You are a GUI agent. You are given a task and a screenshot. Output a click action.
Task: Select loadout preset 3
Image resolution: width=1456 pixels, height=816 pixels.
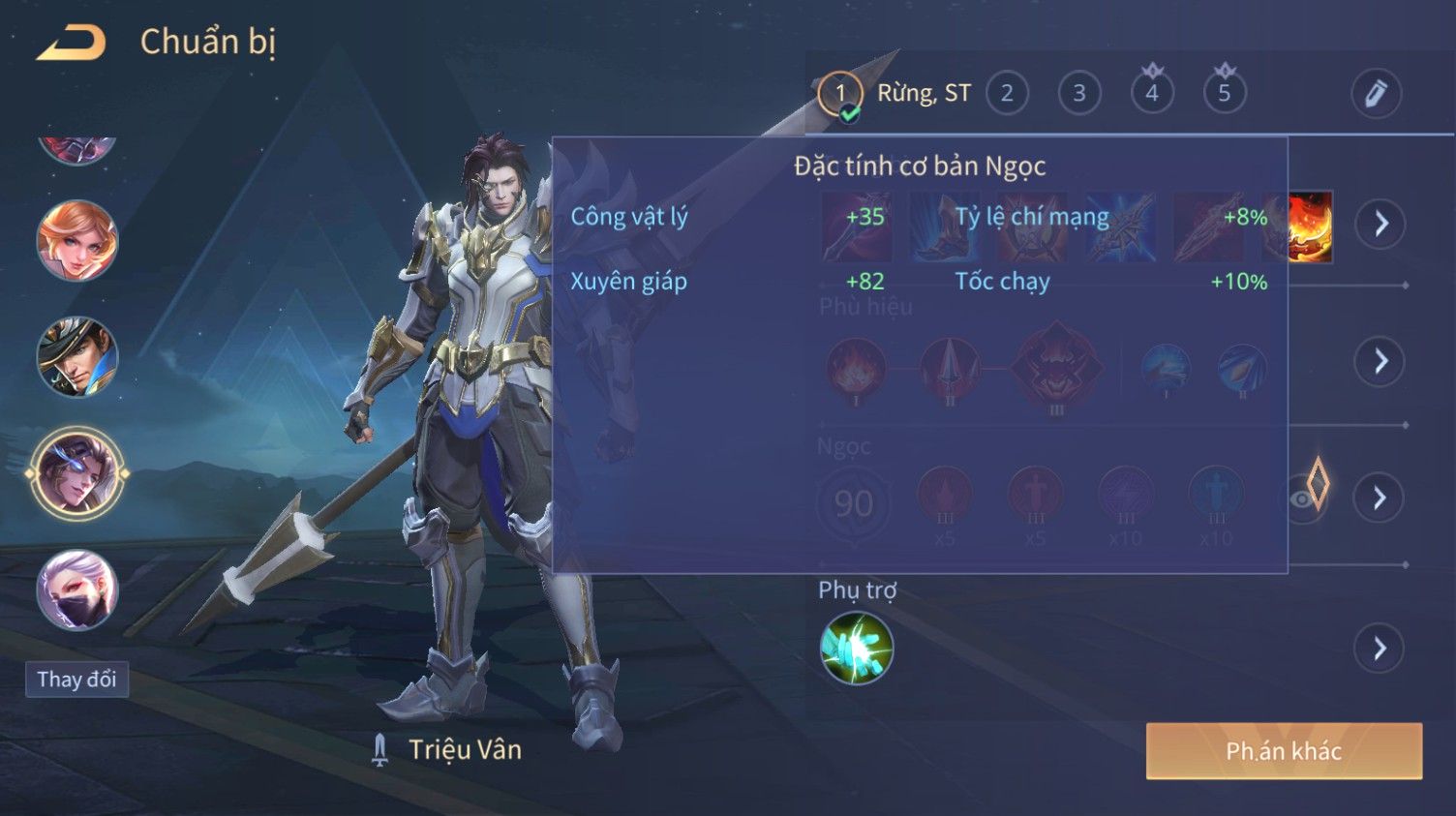pos(1079,94)
